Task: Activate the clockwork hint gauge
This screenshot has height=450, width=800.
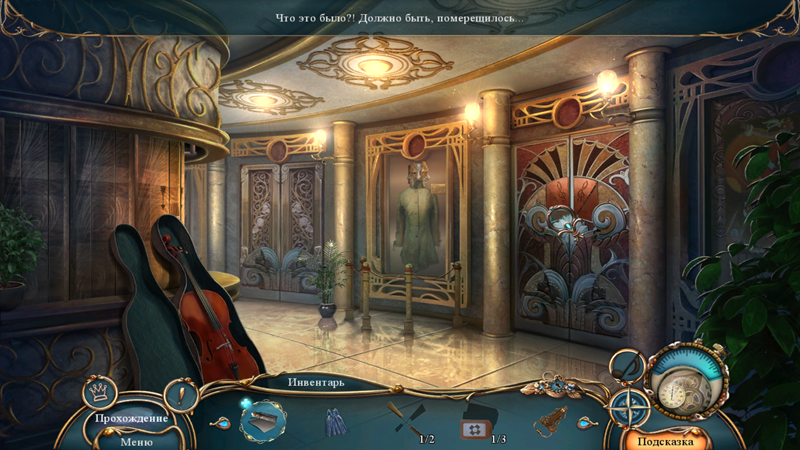Action: click(686, 379)
